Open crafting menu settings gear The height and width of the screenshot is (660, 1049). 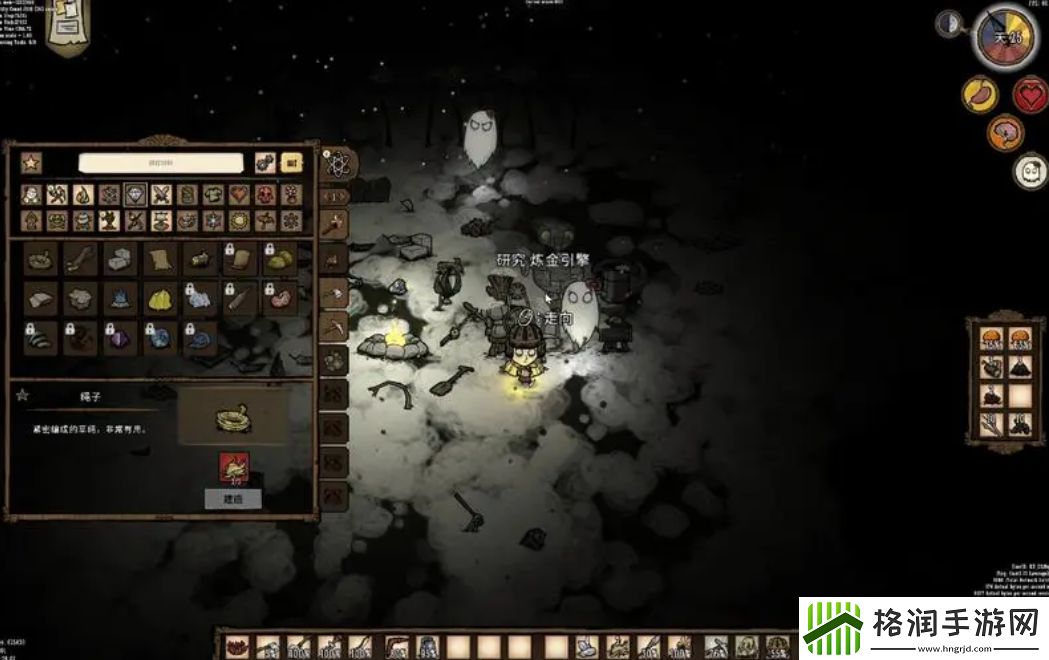point(265,162)
